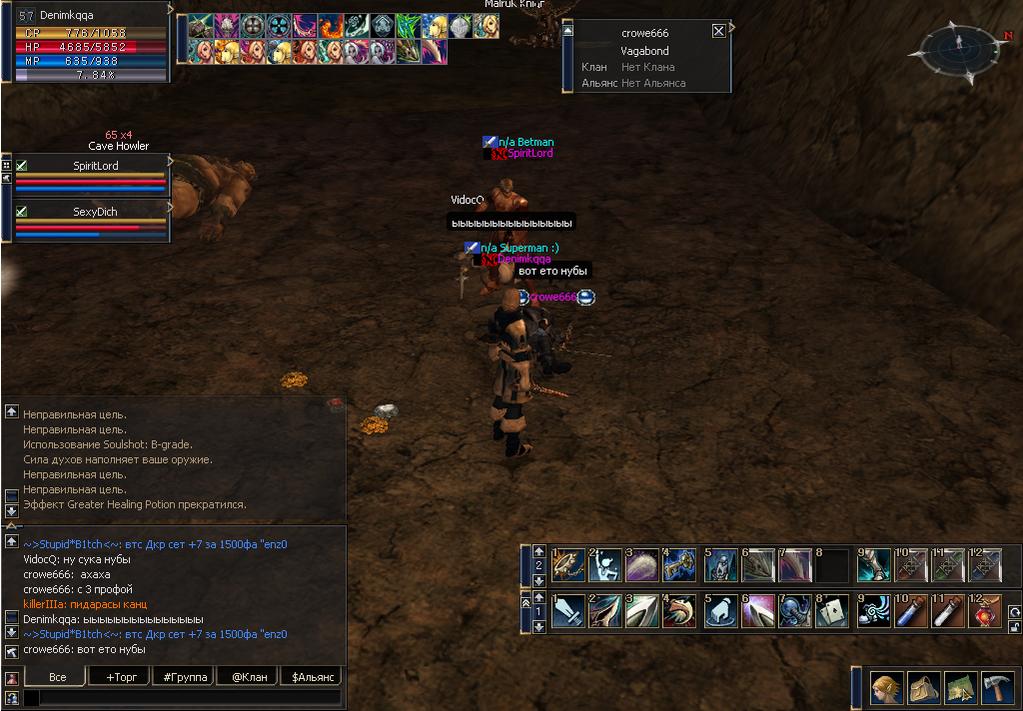The height and width of the screenshot is (711, 1023).
Task: Activate the key skill on the upper hotbar
Action: point(680,565)
